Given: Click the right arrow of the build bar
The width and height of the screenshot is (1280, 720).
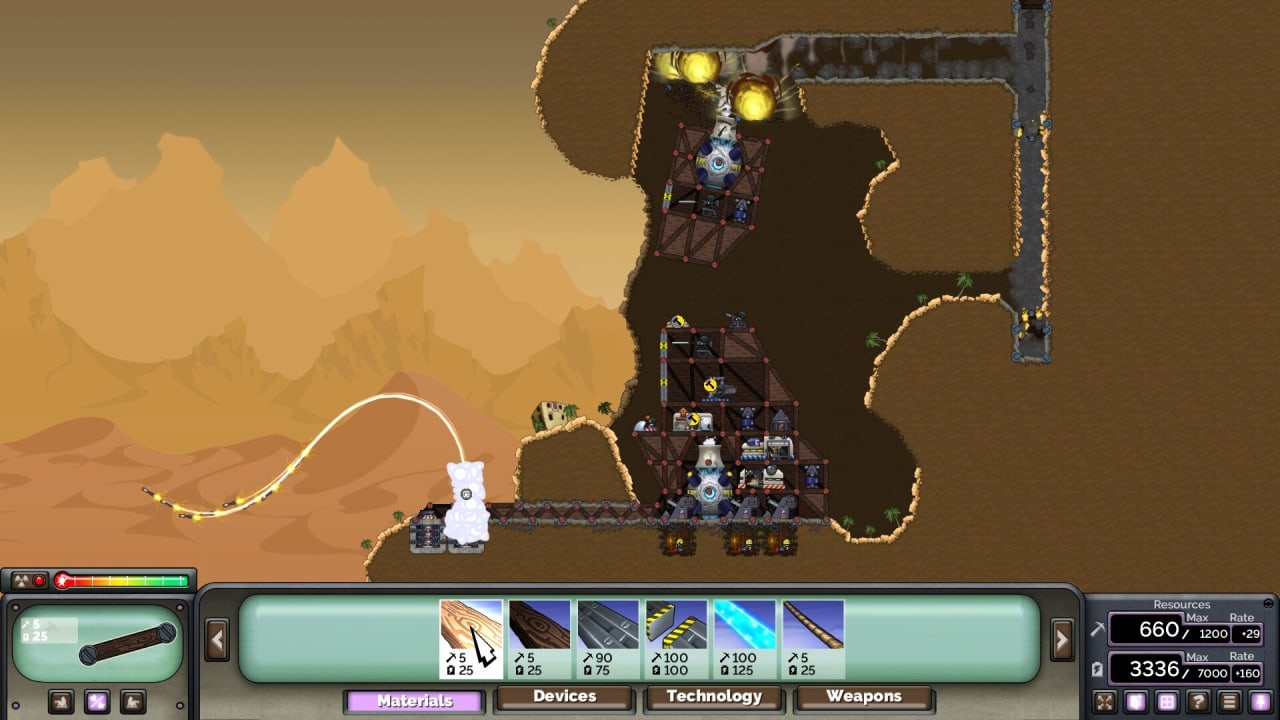Looking at the screenshot, I should click(1062, 639).
